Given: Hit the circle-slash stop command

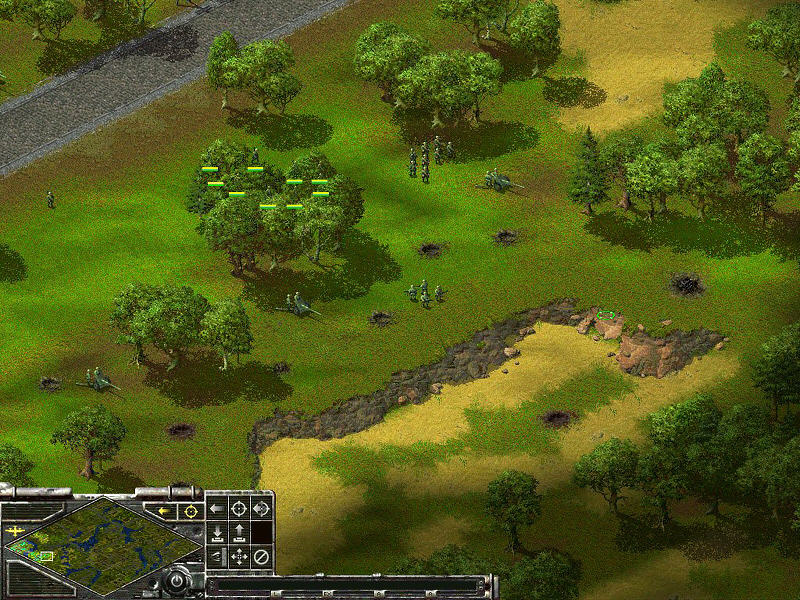Looking at the screenshot, I should coord(261,556).
